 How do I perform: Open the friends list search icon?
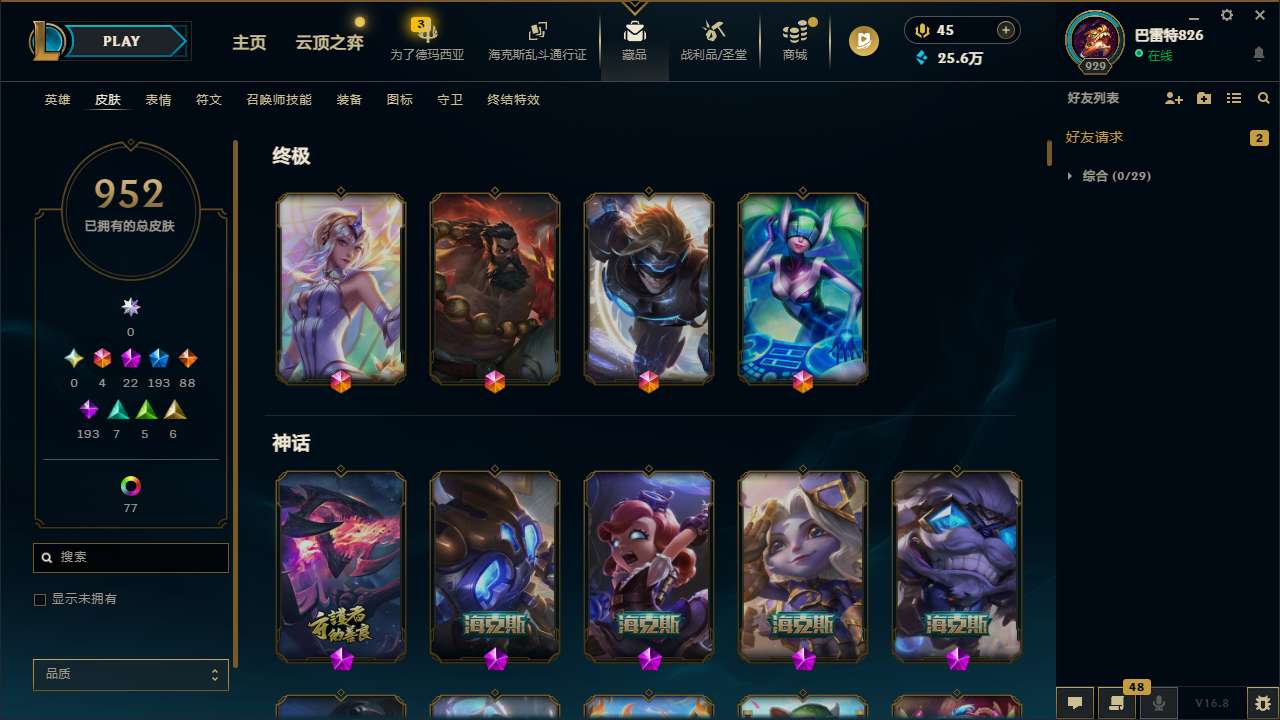[1264, 98]
